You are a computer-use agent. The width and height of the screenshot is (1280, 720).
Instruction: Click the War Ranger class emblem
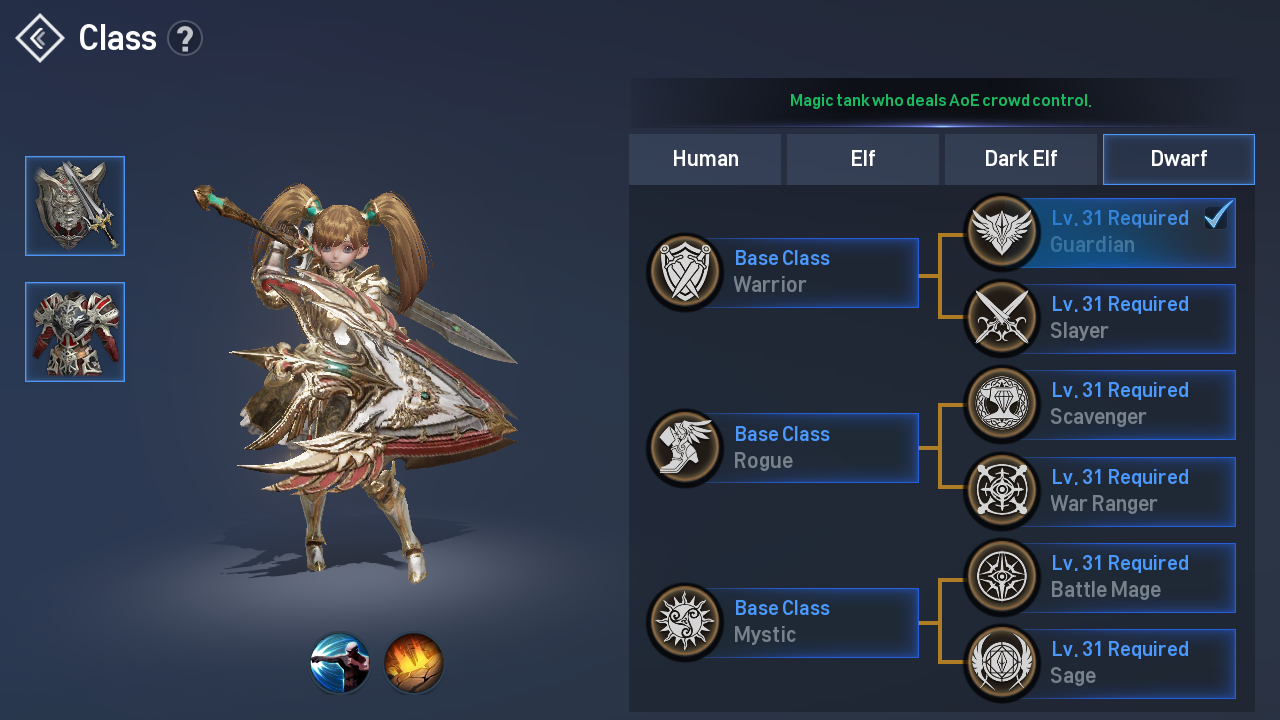1002,491
